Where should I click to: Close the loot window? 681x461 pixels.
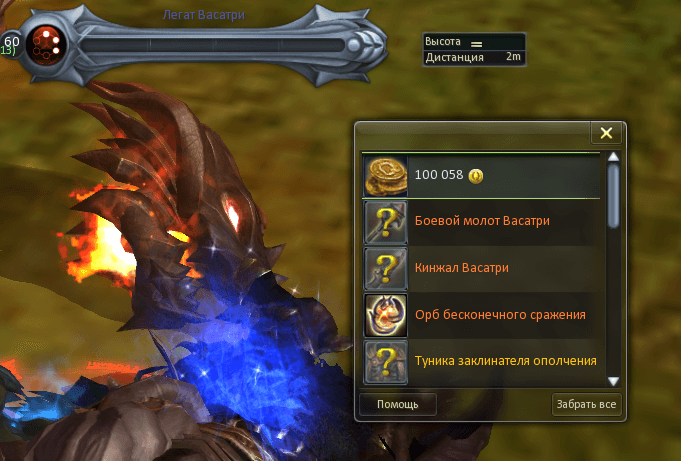pyautogui.click(x=604, y=133)
